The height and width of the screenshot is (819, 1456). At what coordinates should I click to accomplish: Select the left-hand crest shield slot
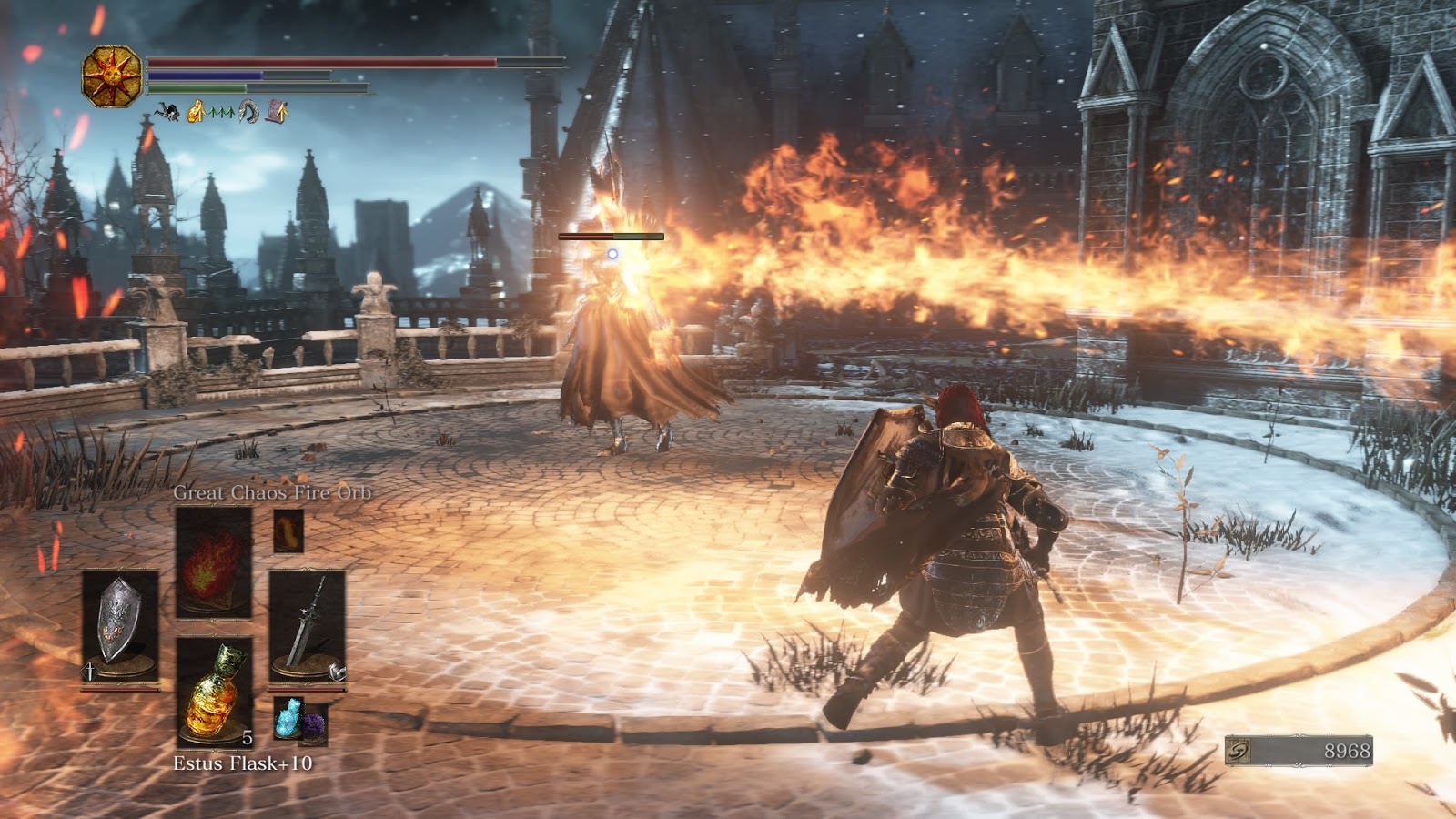[119, 623]
